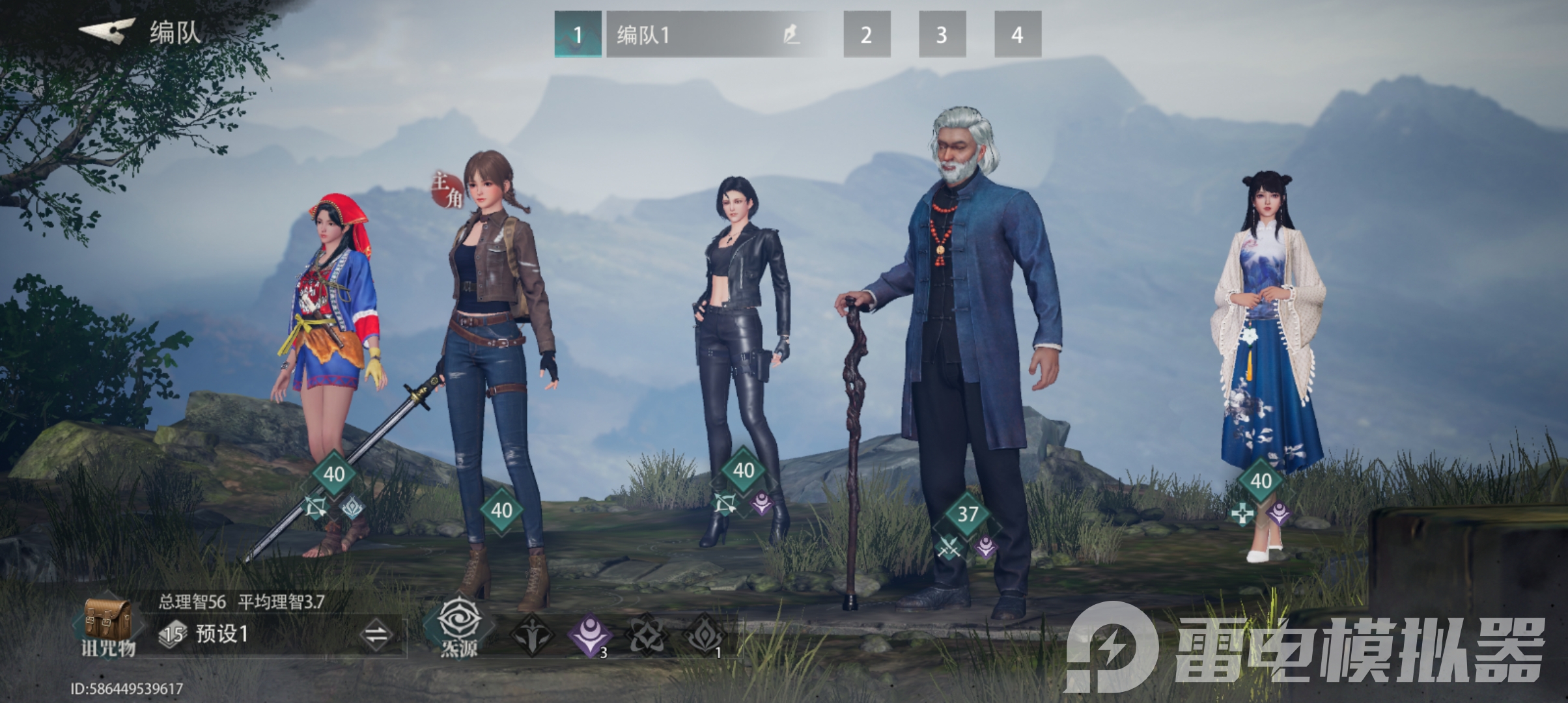Viewport: 1568px width, 703px height.
Task: Switch to team tab 4
Action: (x=1018, y=34)
